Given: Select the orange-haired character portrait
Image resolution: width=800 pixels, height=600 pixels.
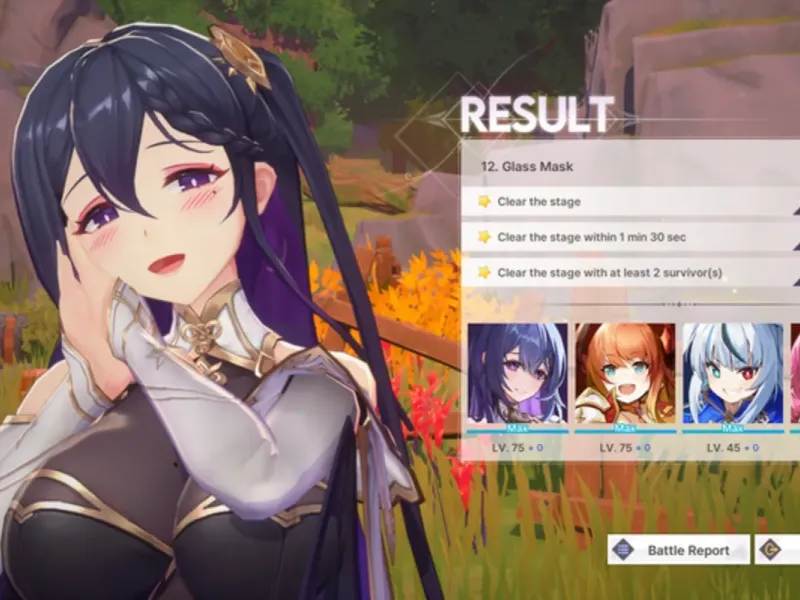Looking at the screenshot, I should tap(625, 374).
